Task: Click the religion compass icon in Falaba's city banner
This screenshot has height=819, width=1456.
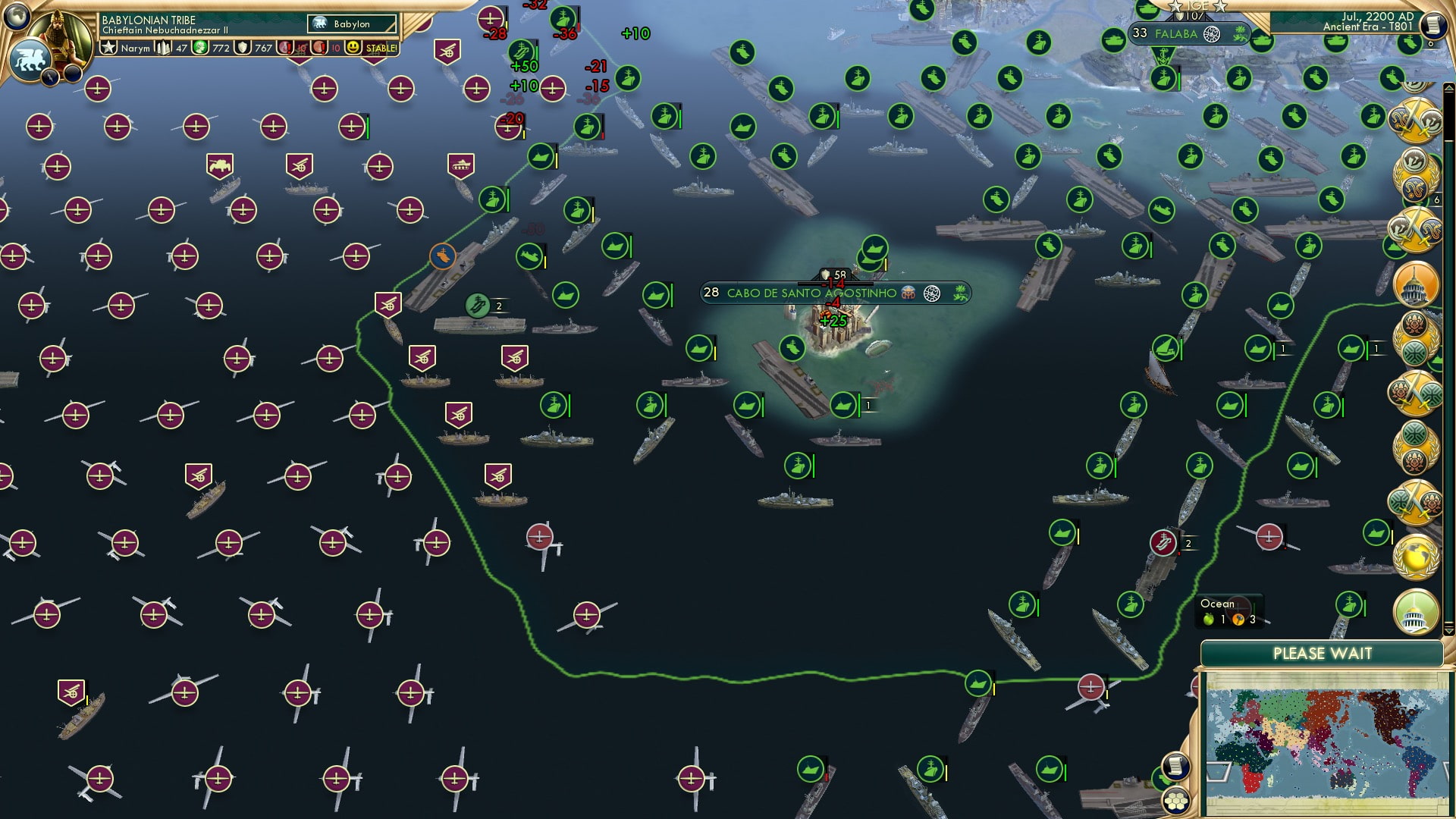Action: pyautogui.click(x=1211, y=35)
